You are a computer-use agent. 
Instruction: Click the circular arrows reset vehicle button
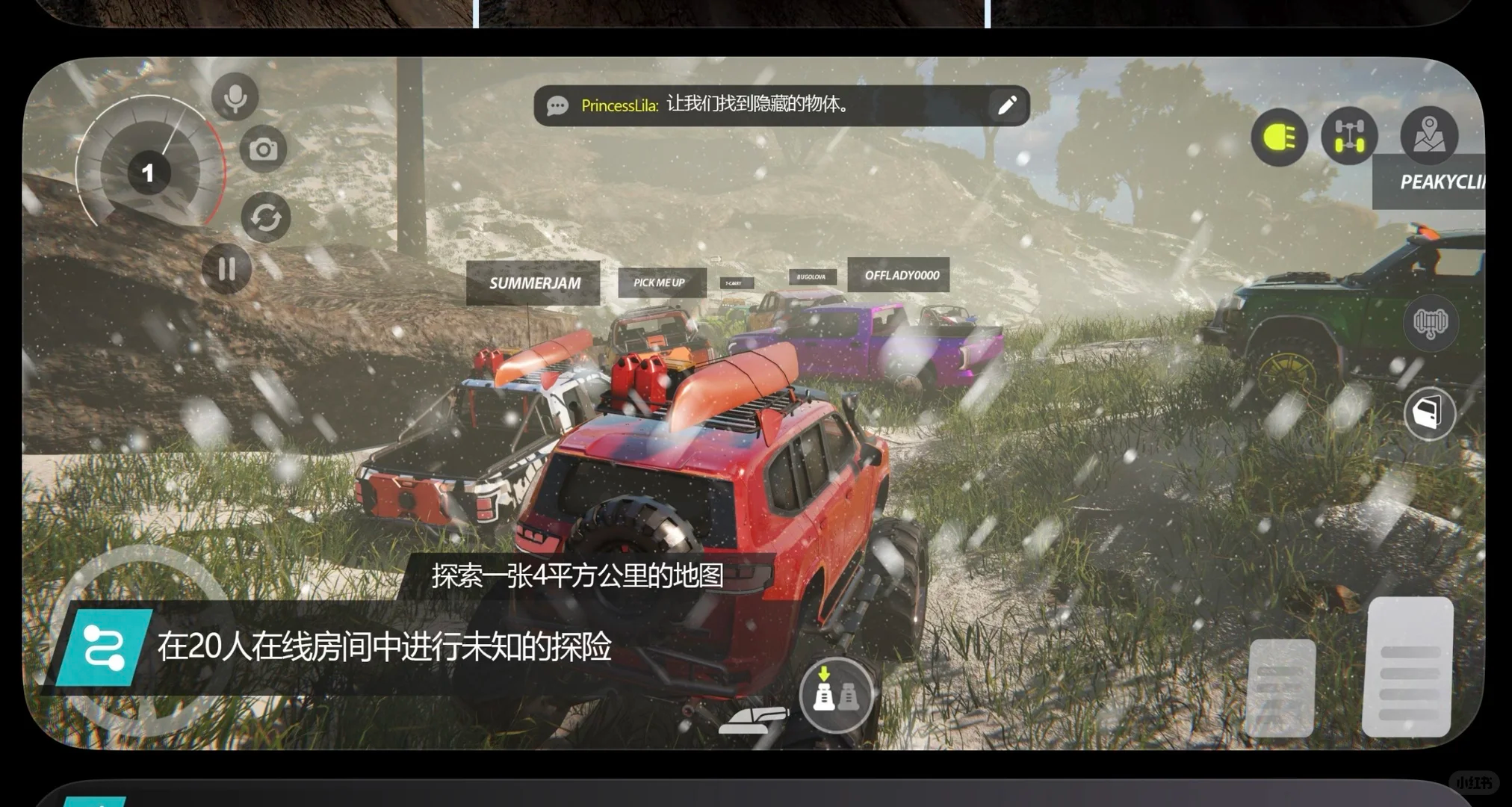(266, 217)
